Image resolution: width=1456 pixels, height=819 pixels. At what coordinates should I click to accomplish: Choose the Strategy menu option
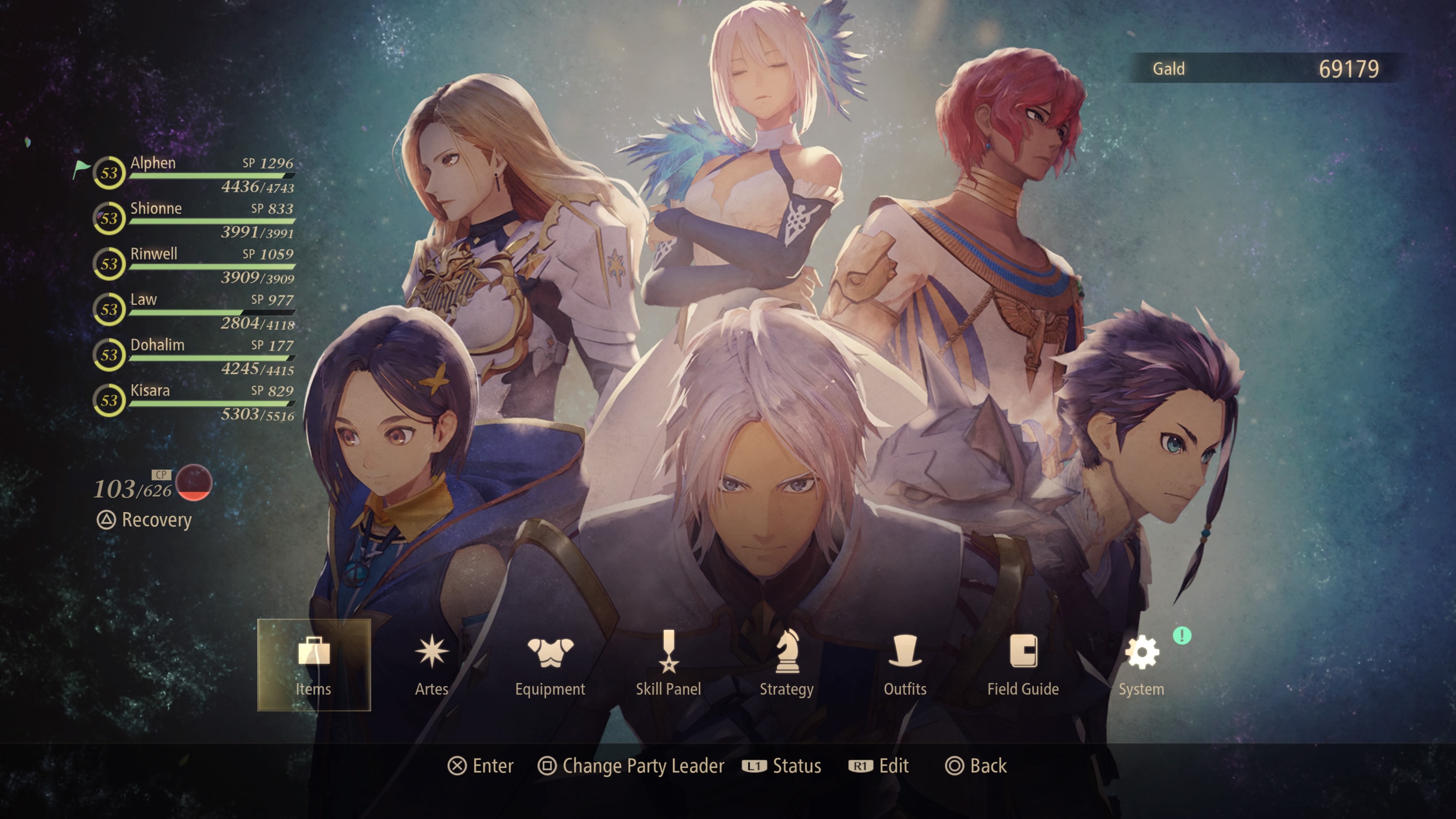click(x=786, y=664)
